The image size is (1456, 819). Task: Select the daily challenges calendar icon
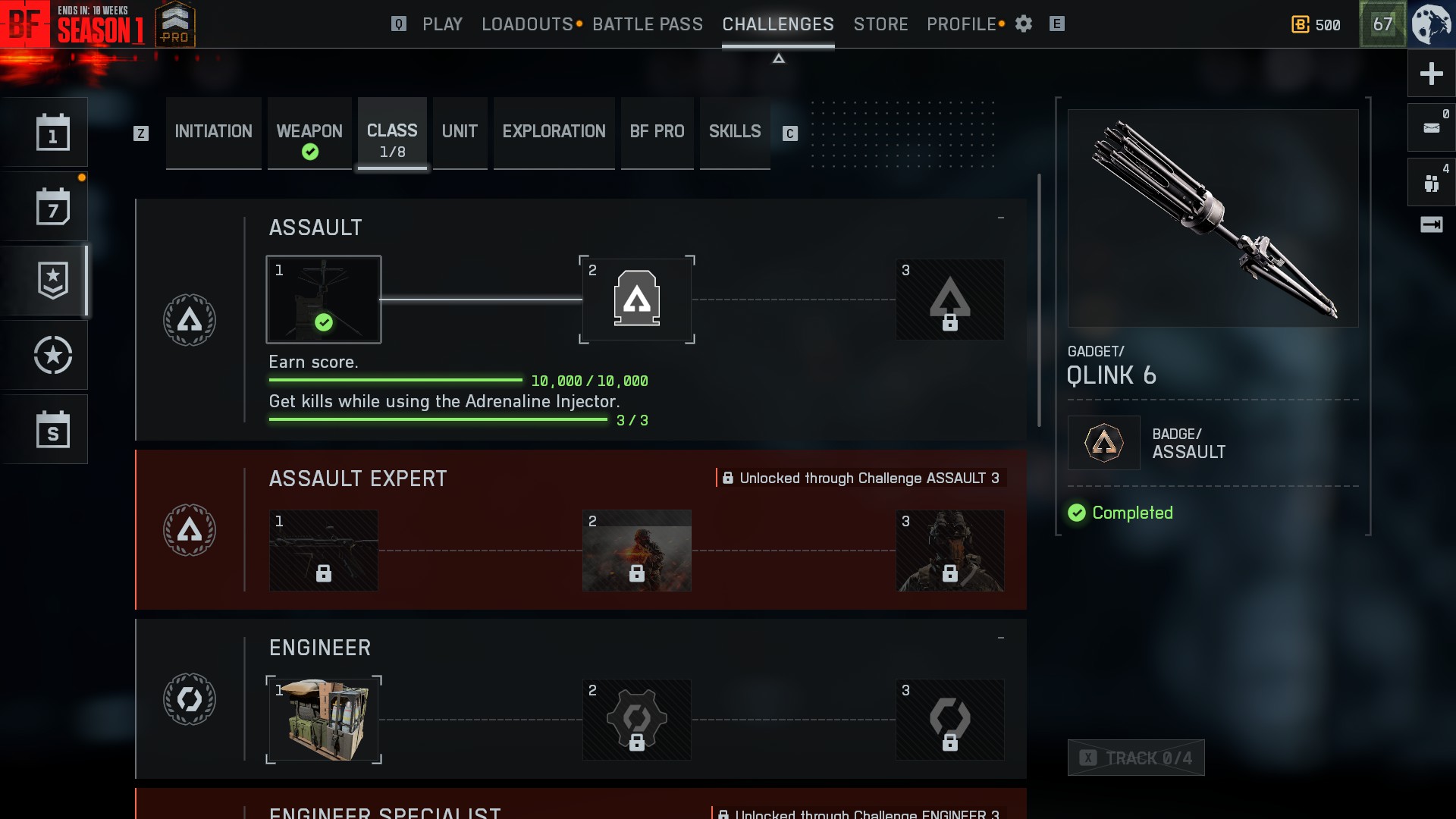(53, 133)
